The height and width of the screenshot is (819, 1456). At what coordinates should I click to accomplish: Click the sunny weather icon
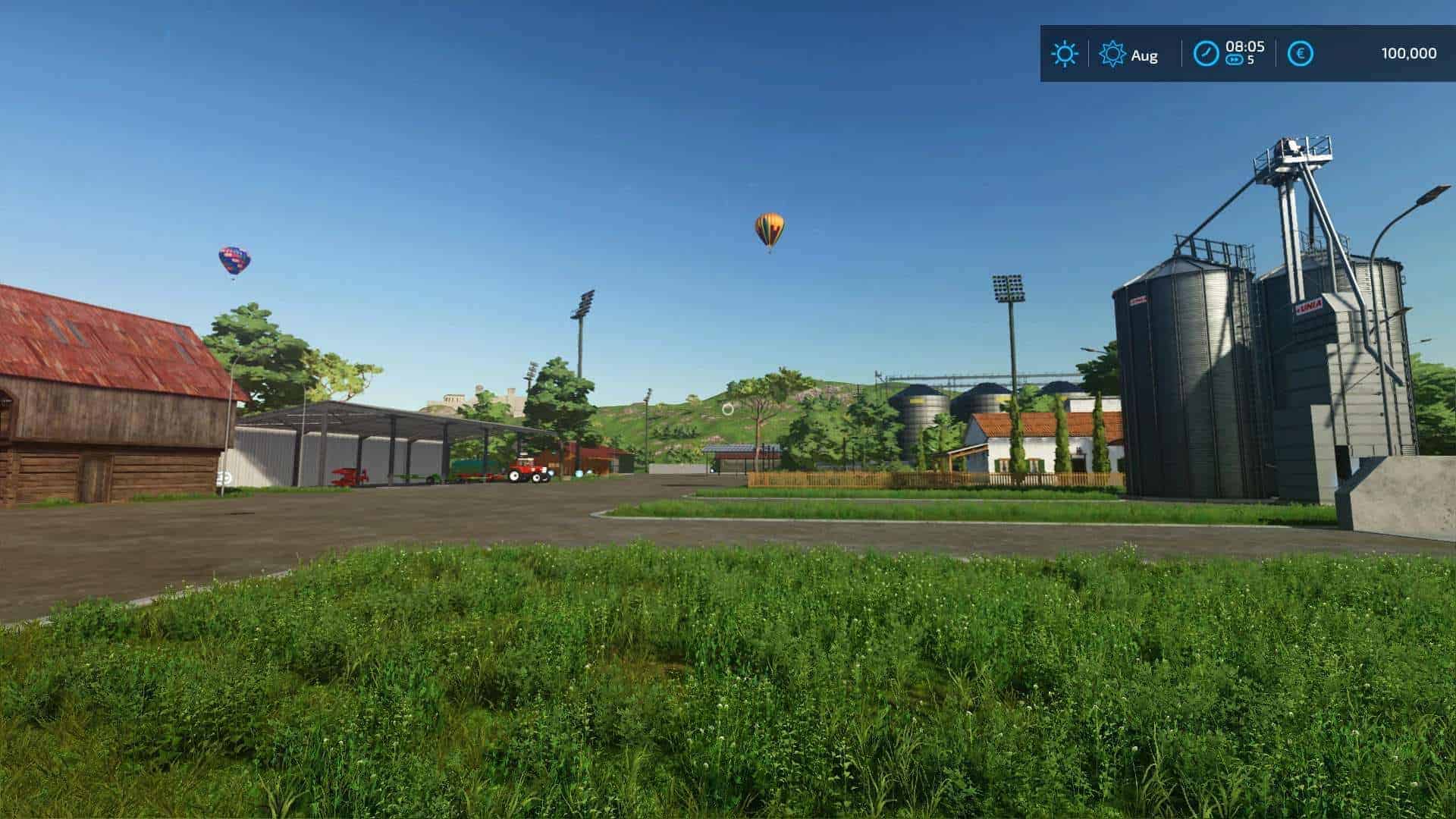tap(1064, 54)
